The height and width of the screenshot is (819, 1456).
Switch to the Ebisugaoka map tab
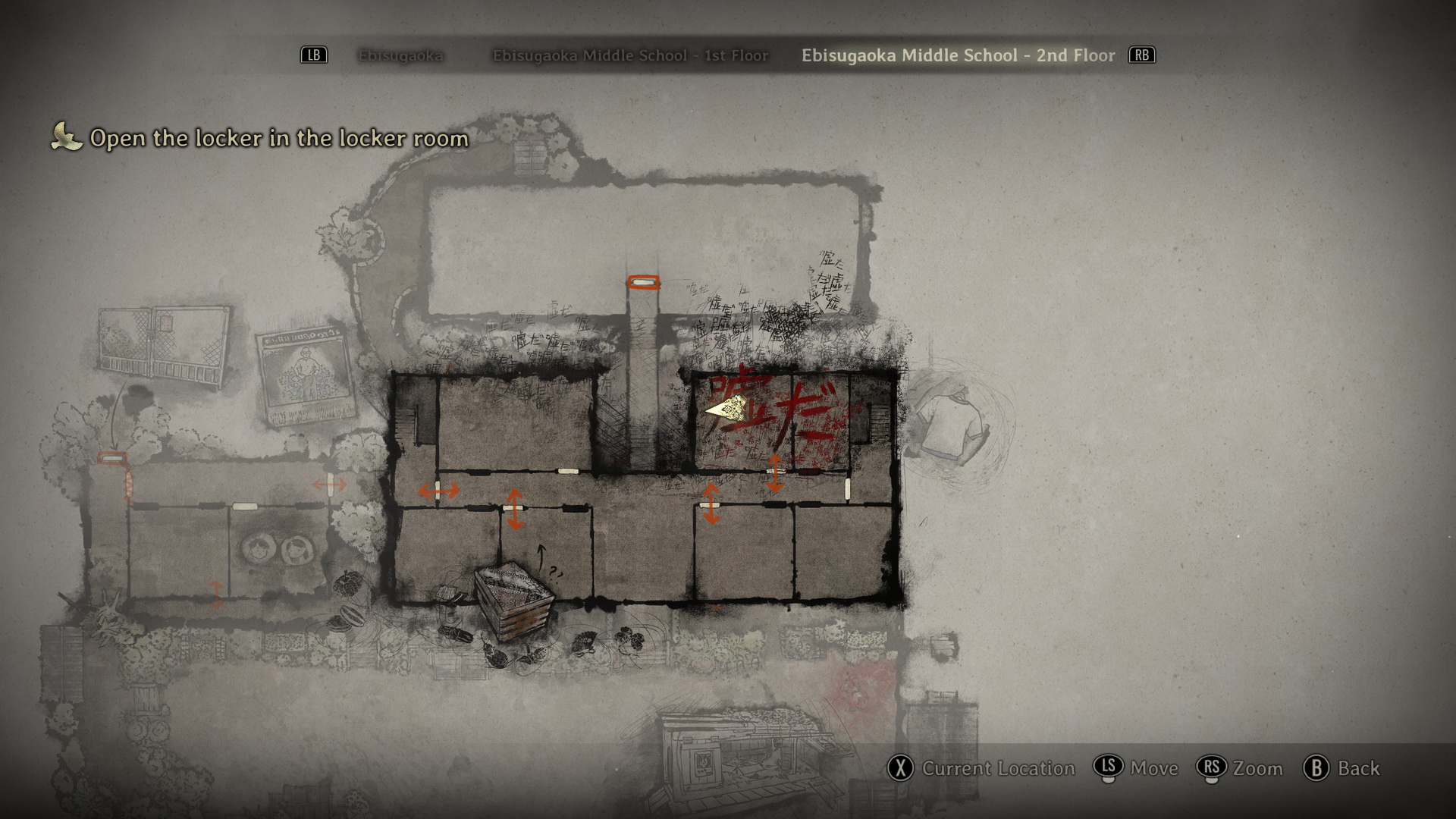coord(400,55)
